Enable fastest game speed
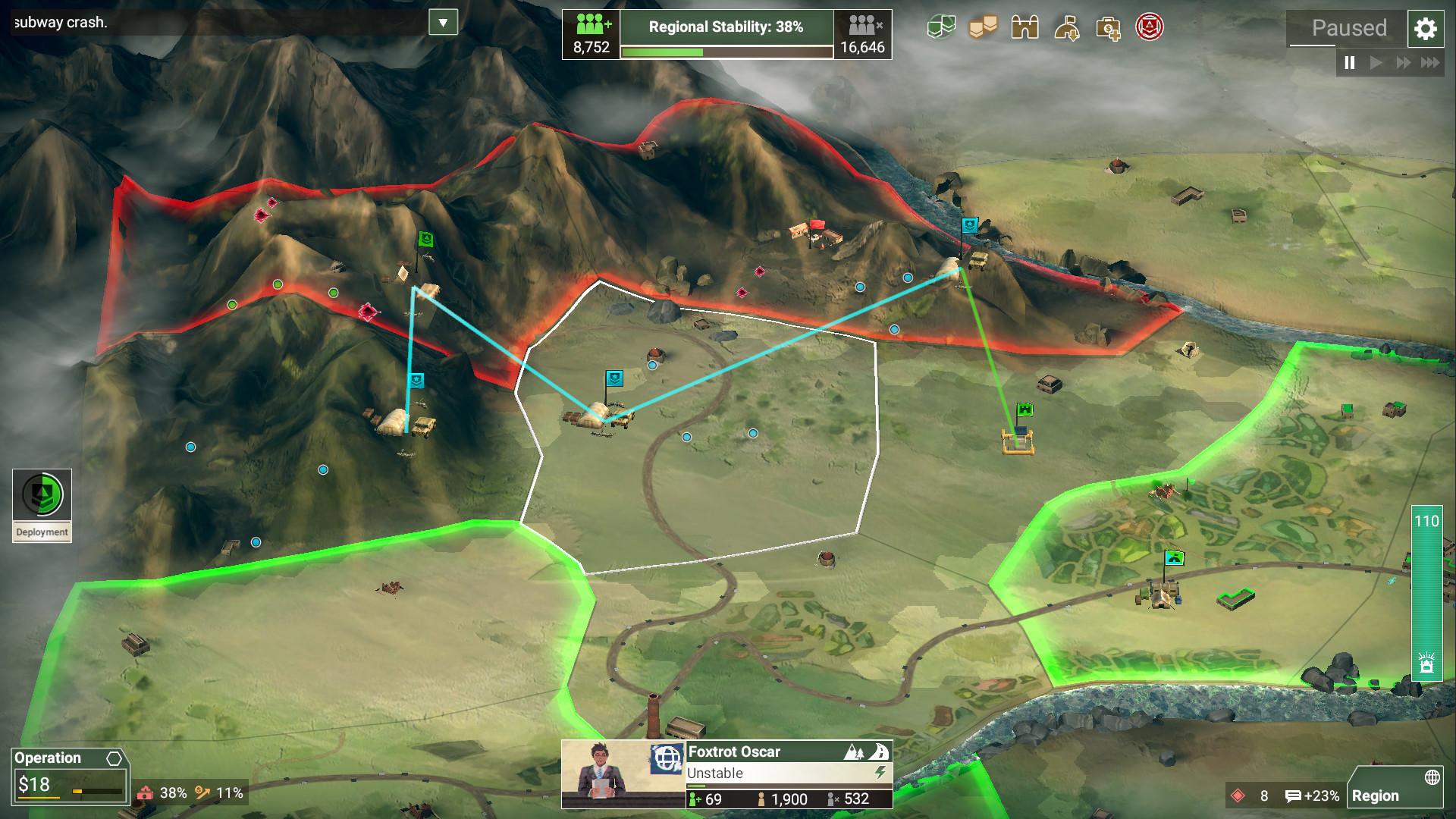Viewport: 1456px width, 819px height. pos(1429,63)
